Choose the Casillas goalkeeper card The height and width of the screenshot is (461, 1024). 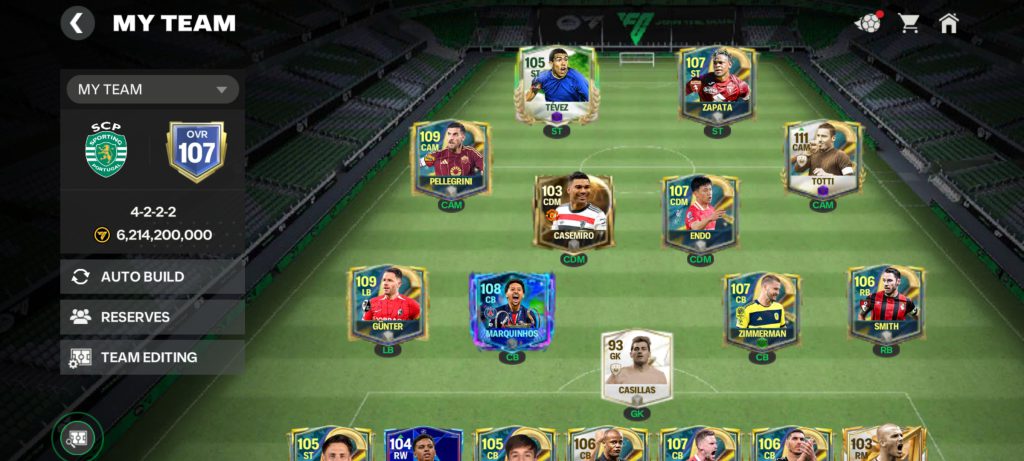point(637,367)
